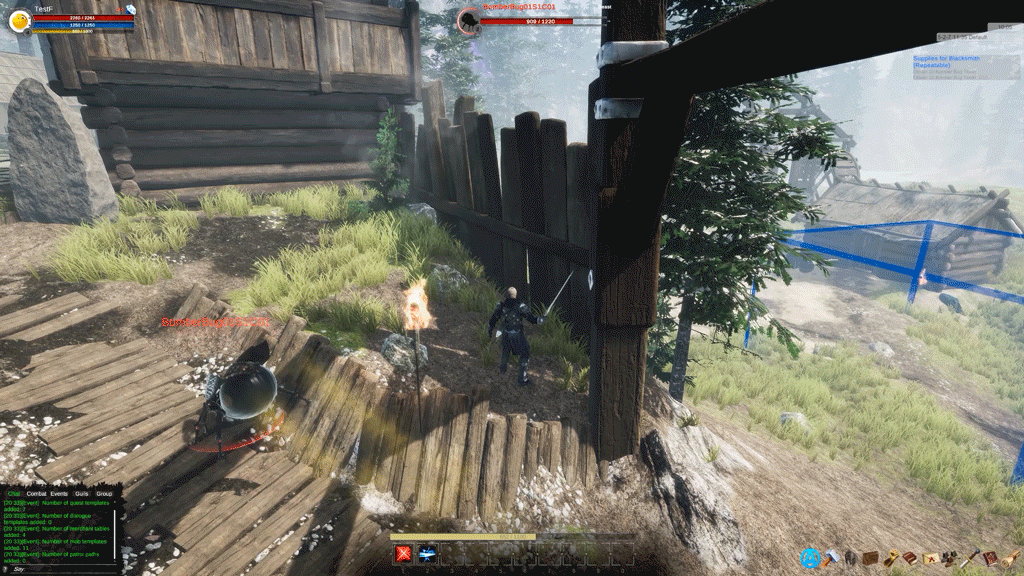Switch to the Chat tab

[14, 494]
